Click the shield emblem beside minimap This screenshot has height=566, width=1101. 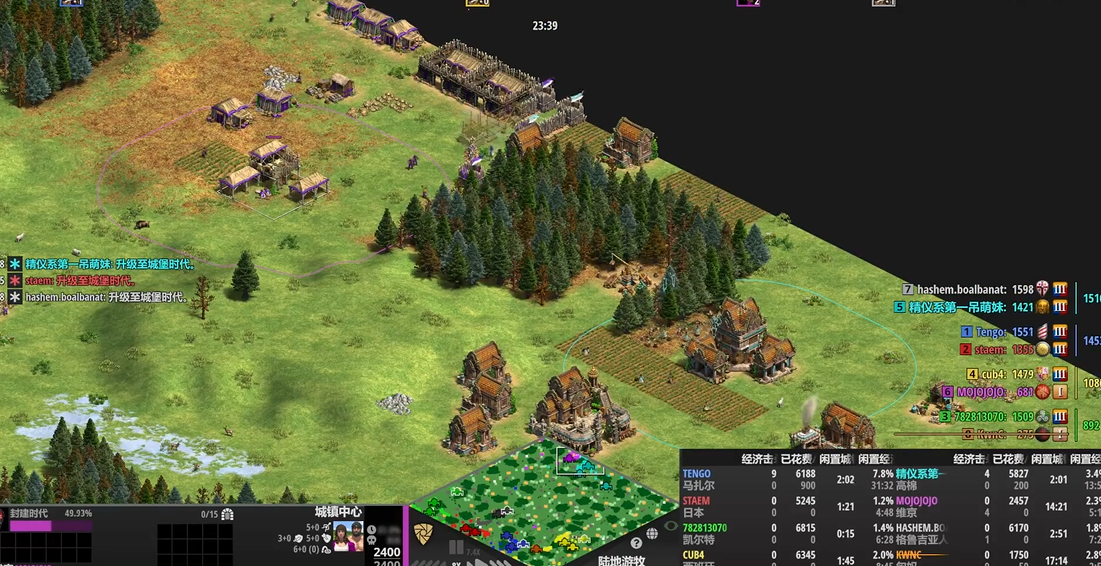click(x=424, y=532)
